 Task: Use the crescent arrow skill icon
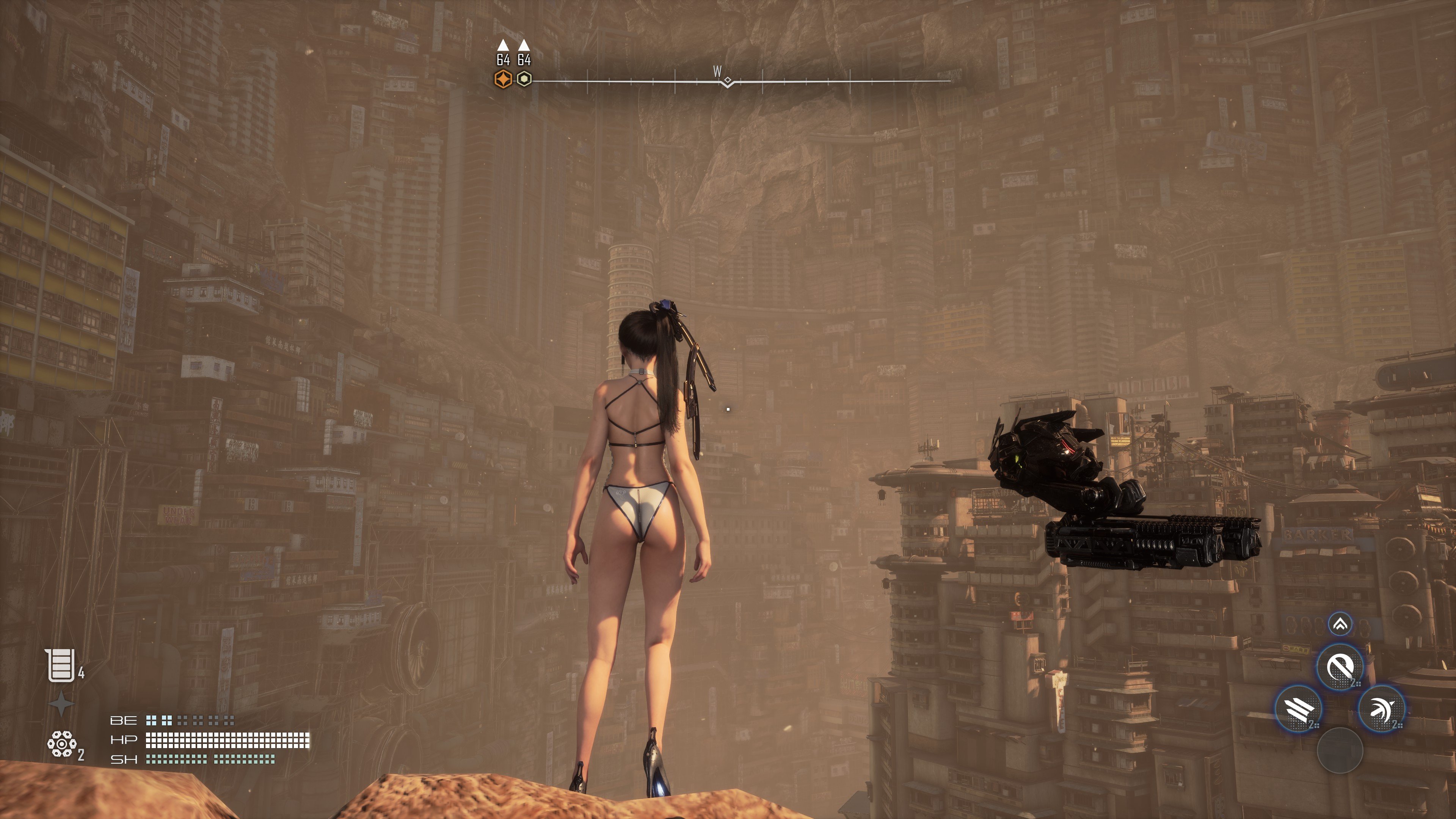coord(1381,709)
